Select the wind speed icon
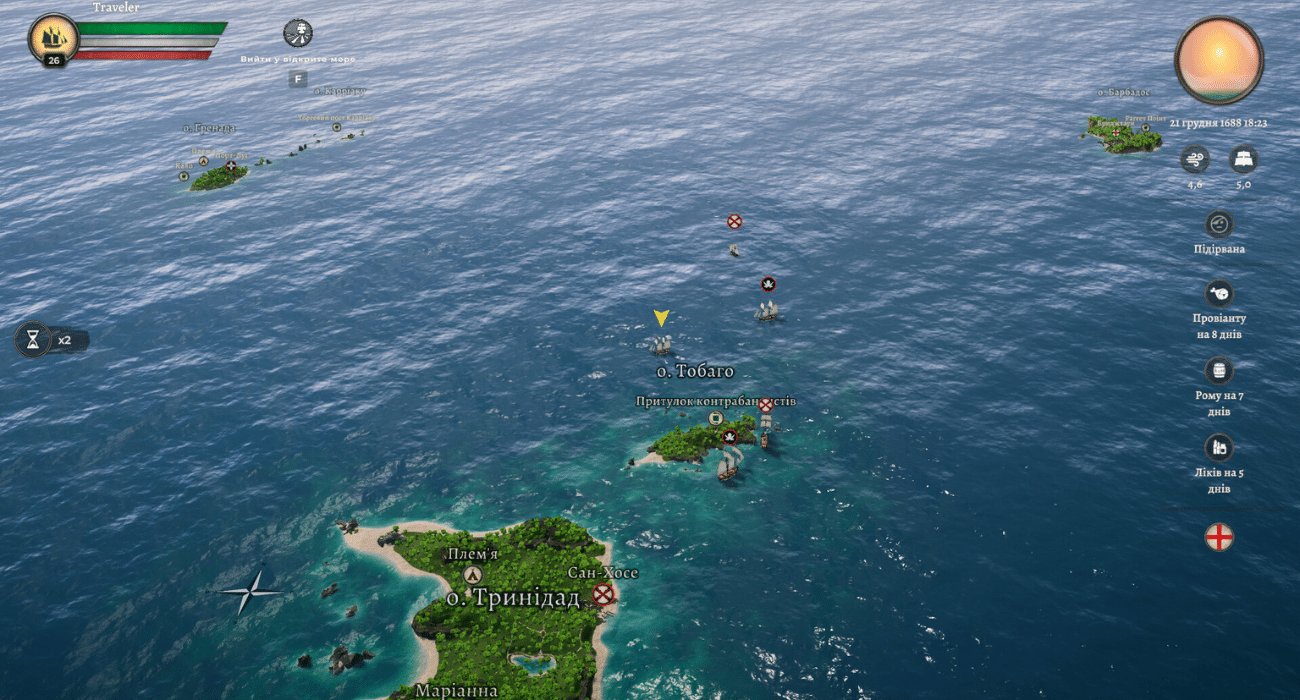 point(1194,159)
